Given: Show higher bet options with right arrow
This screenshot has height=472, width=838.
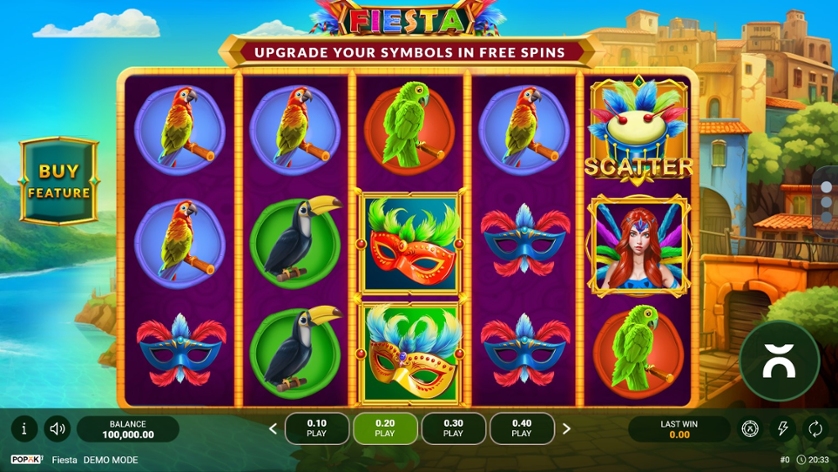Looking at the screenshot, I should (x=566, y=429).
